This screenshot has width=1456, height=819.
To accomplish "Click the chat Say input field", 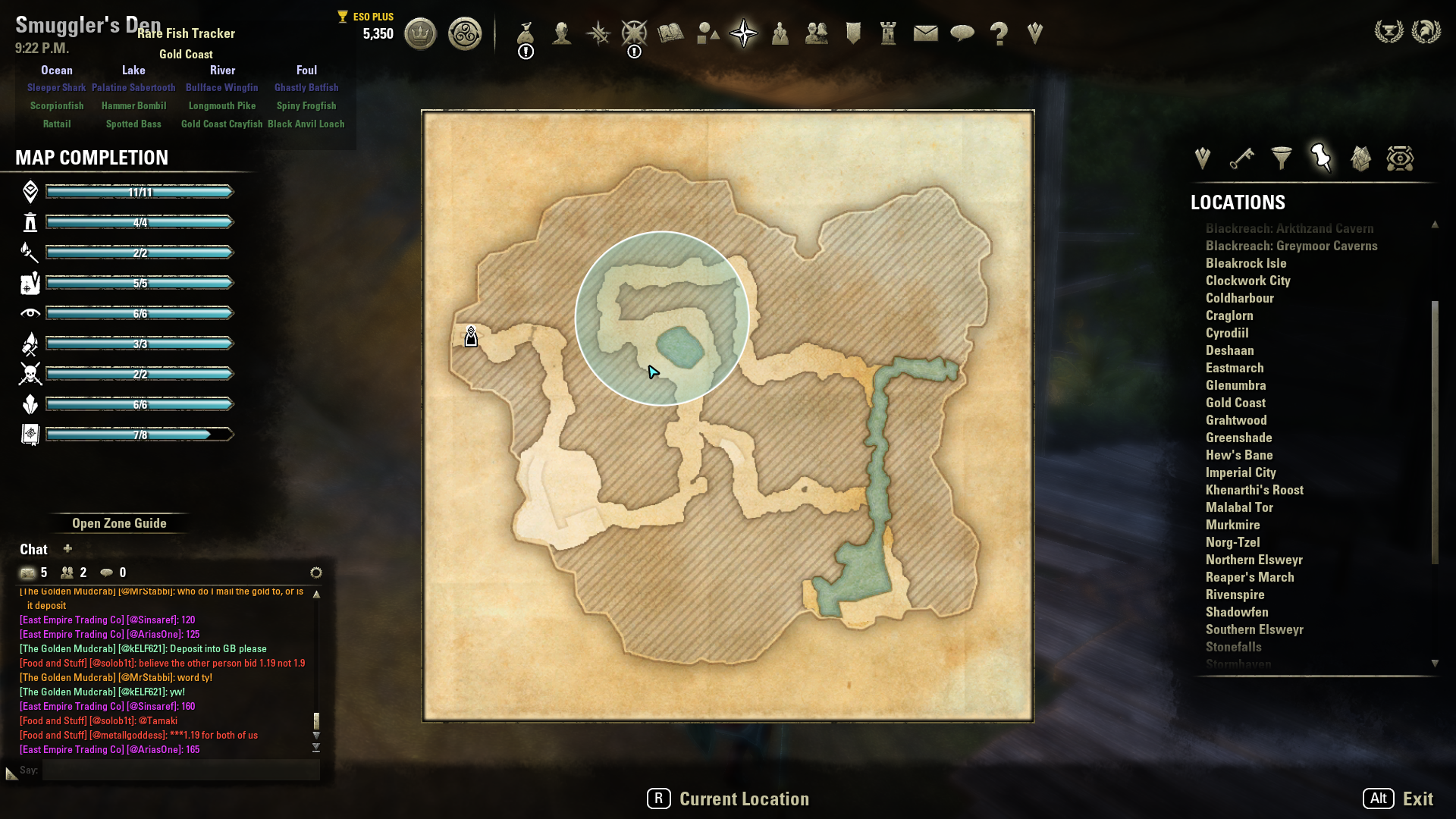I will pyautogui.click(x=180, y=770).
